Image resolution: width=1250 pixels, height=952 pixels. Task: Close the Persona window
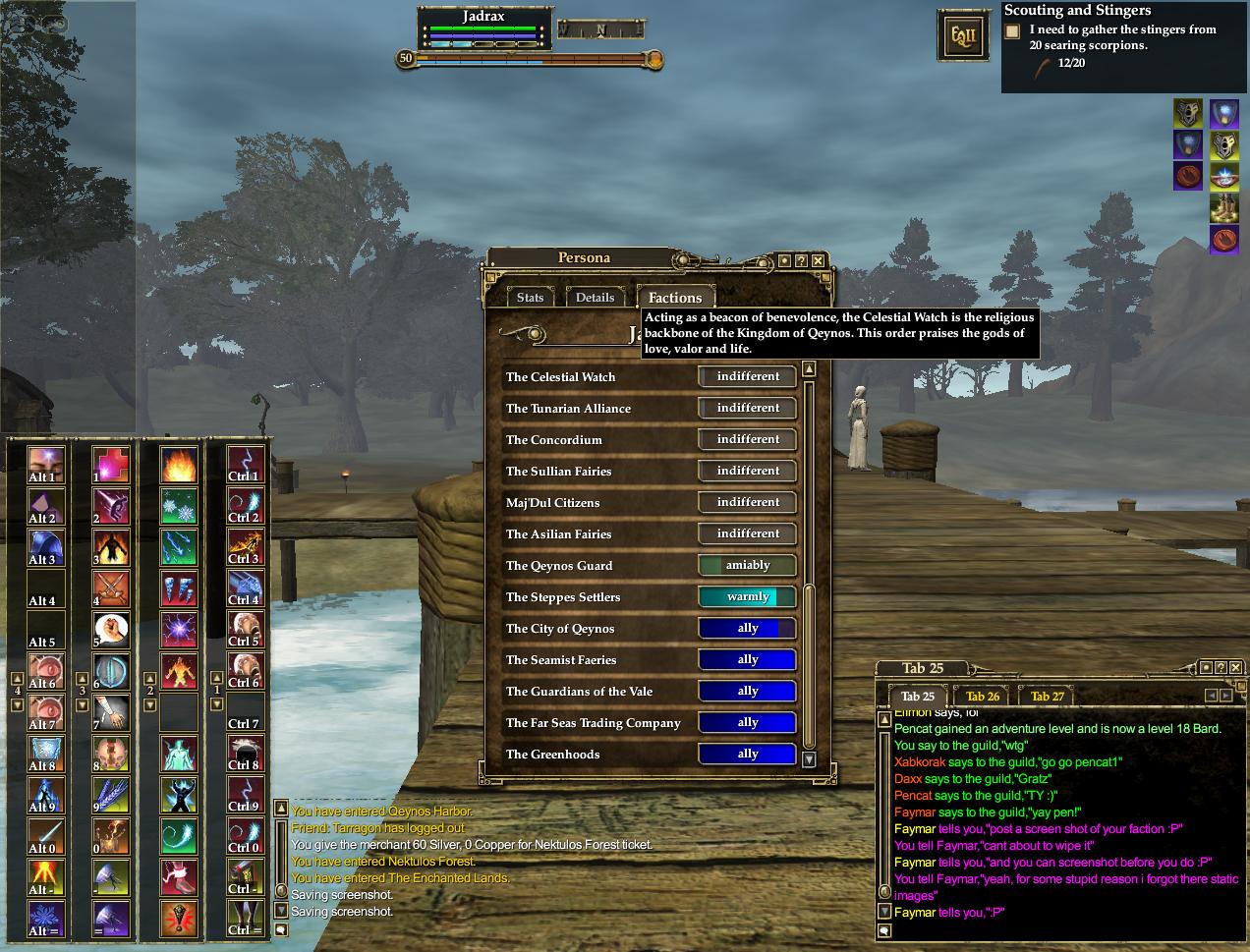coord(818,260)
